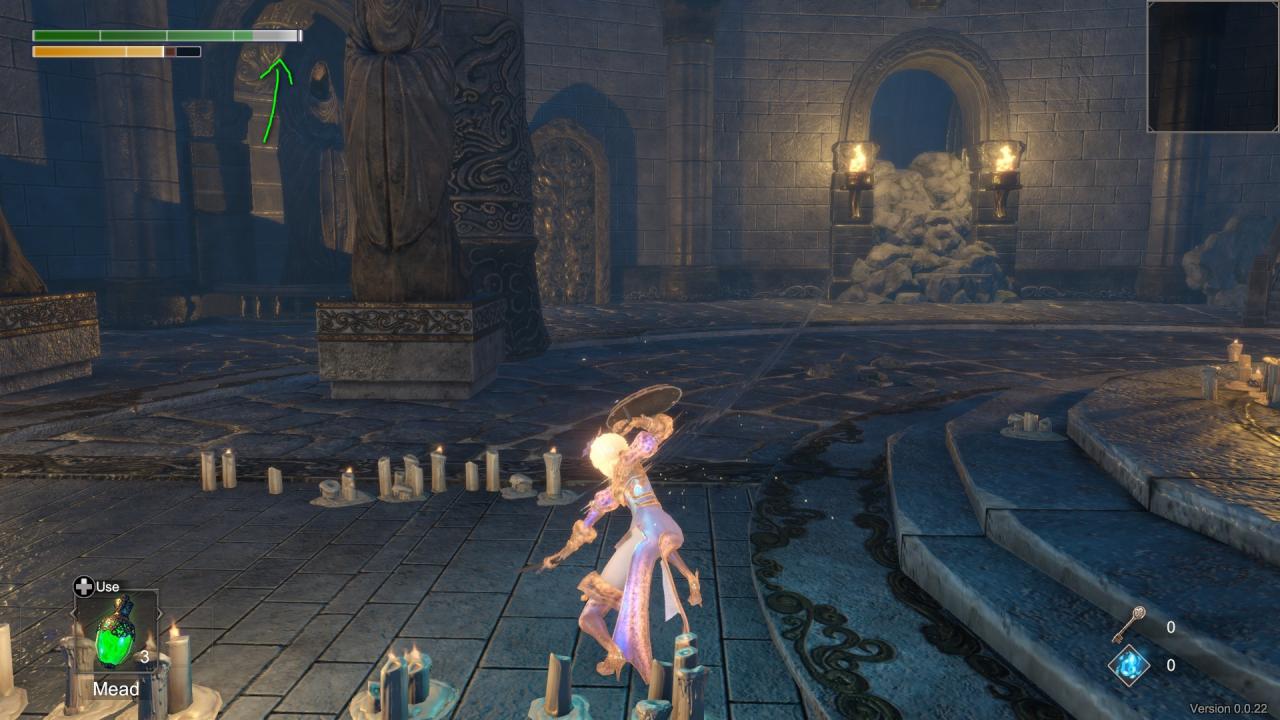Click the key counter icon
Viewport: 1280px width, 720px height.
click(1129, 624)
